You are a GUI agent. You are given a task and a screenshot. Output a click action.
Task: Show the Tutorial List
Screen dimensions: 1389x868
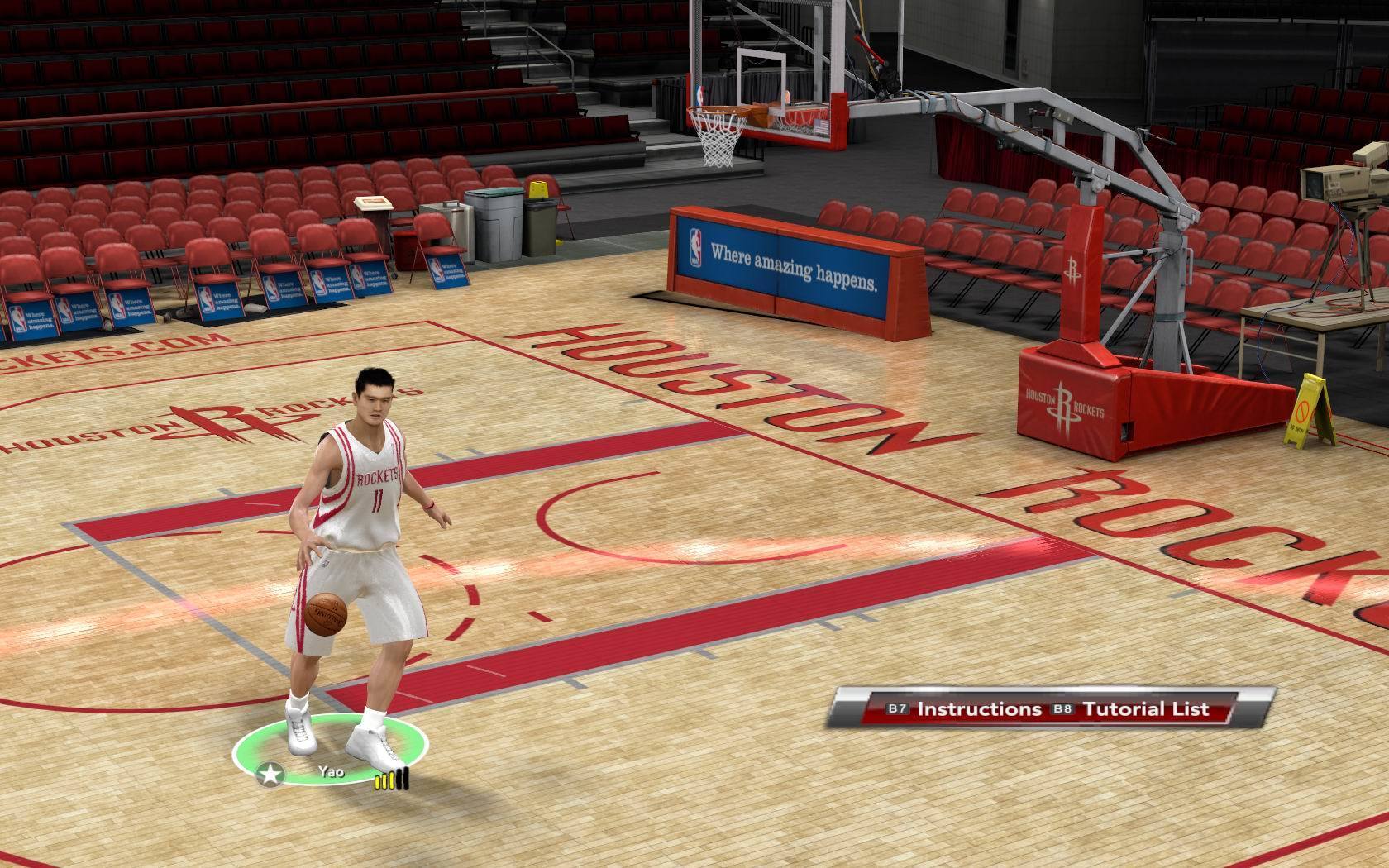point(1145,709)
